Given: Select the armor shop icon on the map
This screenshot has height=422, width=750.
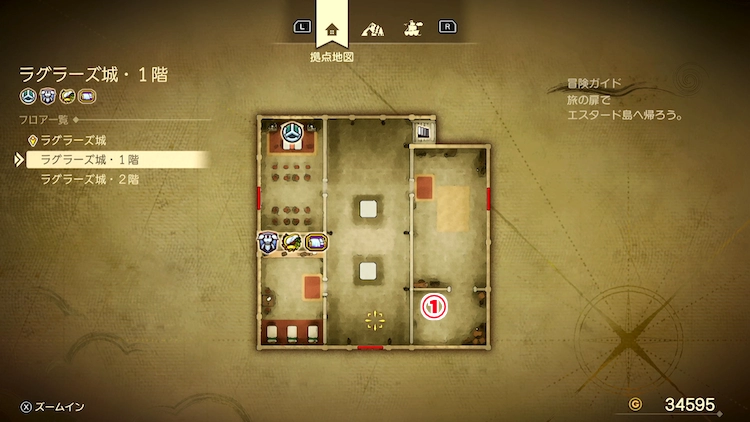Looking at the screenshot, I should pyautogui.click(x=267, y=241).
